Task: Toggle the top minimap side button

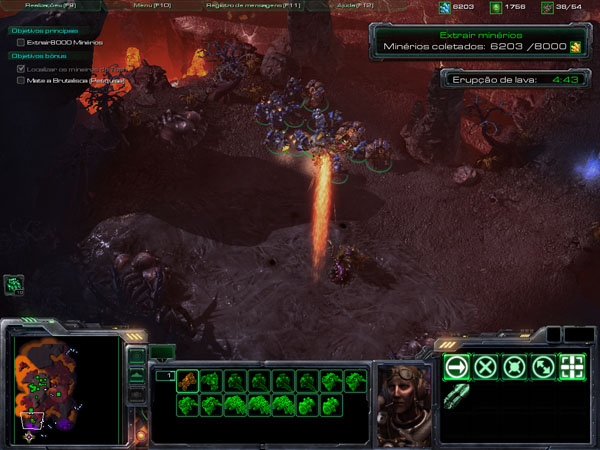Action: [137, 353]
